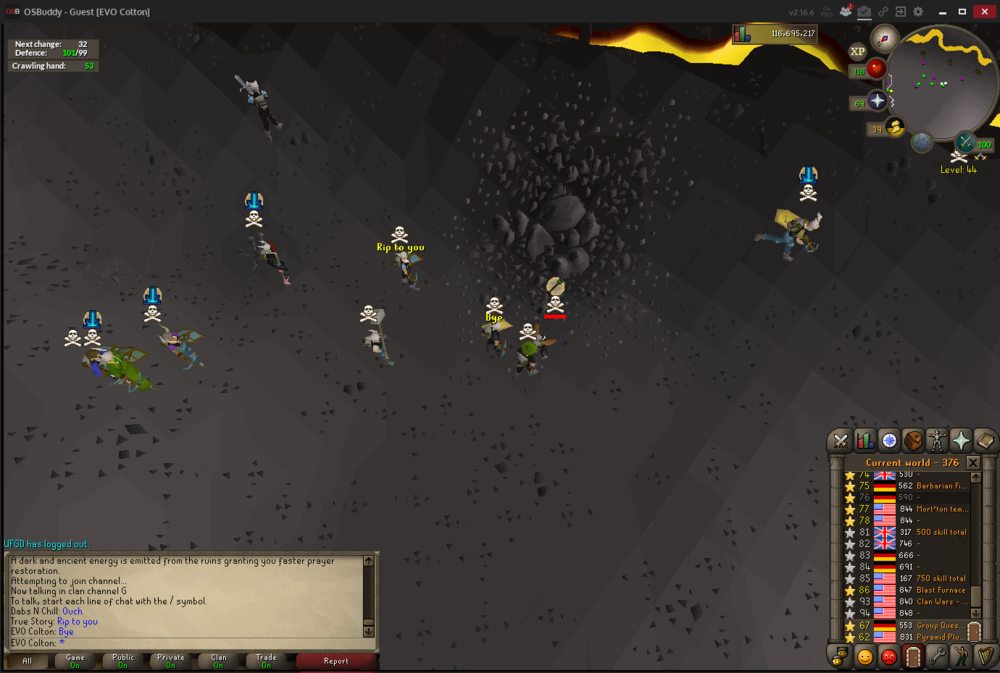Open the combat options crossed swords tab
This screenshot has width=1000, height=673.
point(840,440)
